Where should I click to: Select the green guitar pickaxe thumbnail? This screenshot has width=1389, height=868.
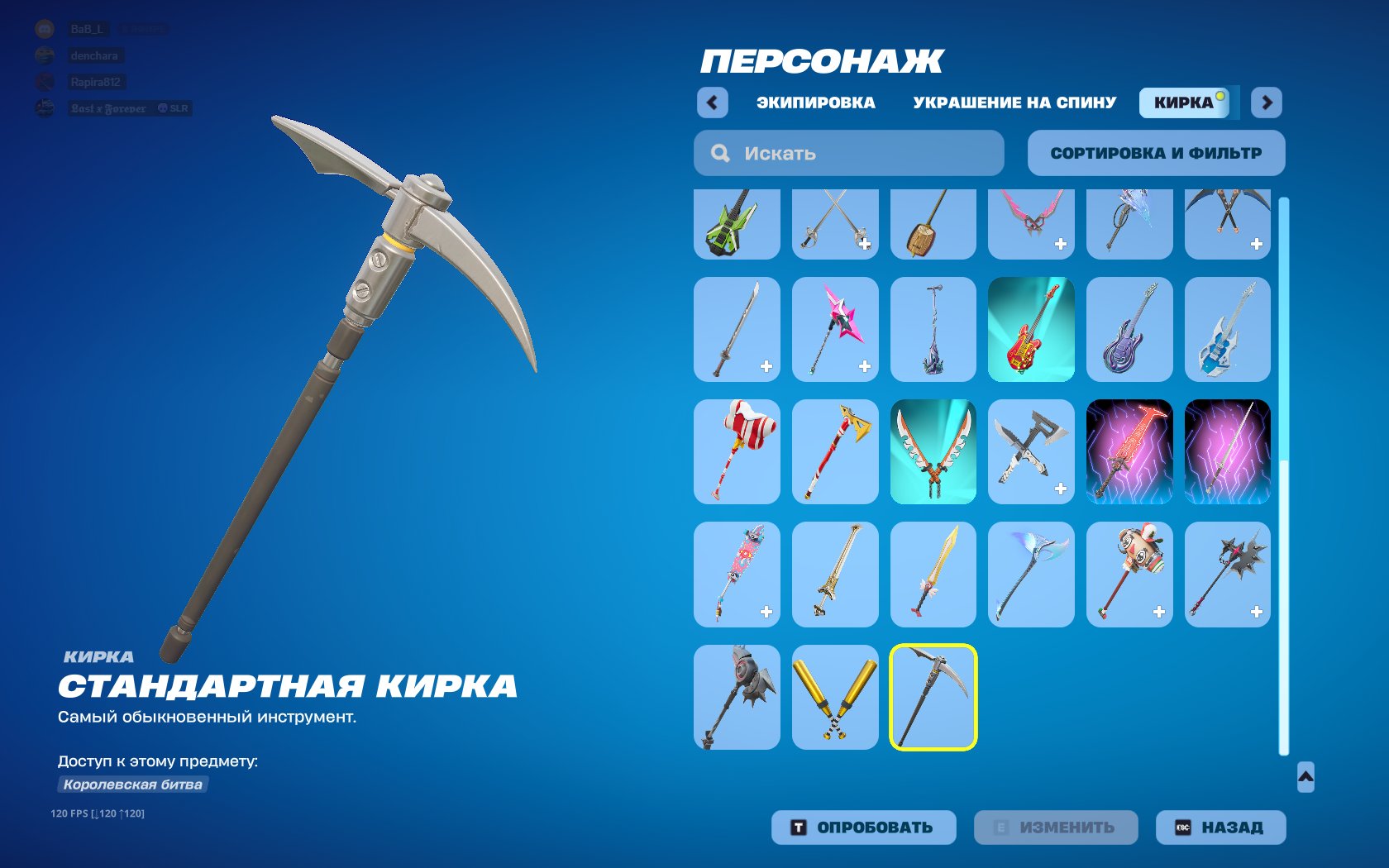coord(736,223)
